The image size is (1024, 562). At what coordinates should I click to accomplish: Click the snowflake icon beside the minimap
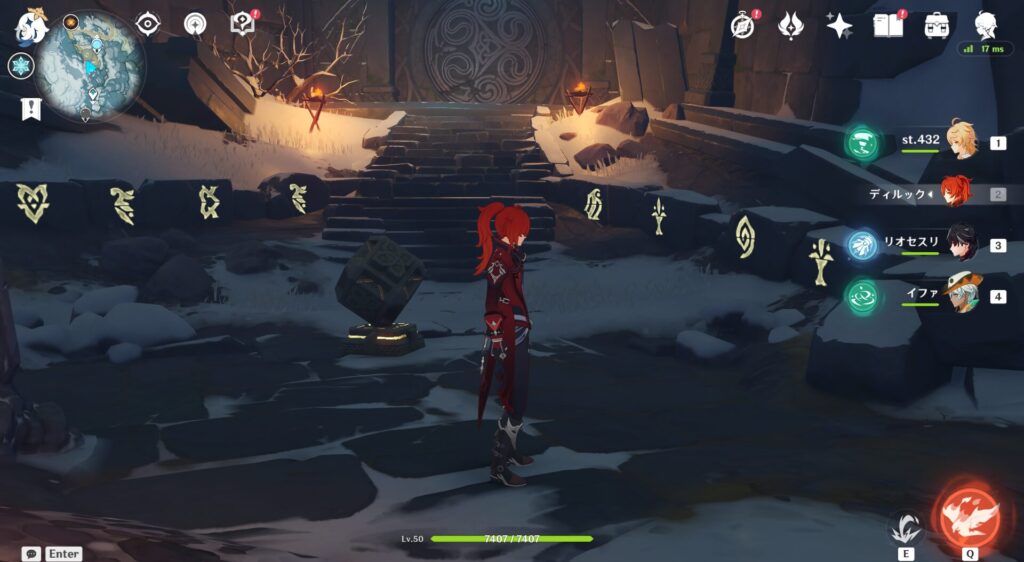pyautogui.click(x=21, y=66)
